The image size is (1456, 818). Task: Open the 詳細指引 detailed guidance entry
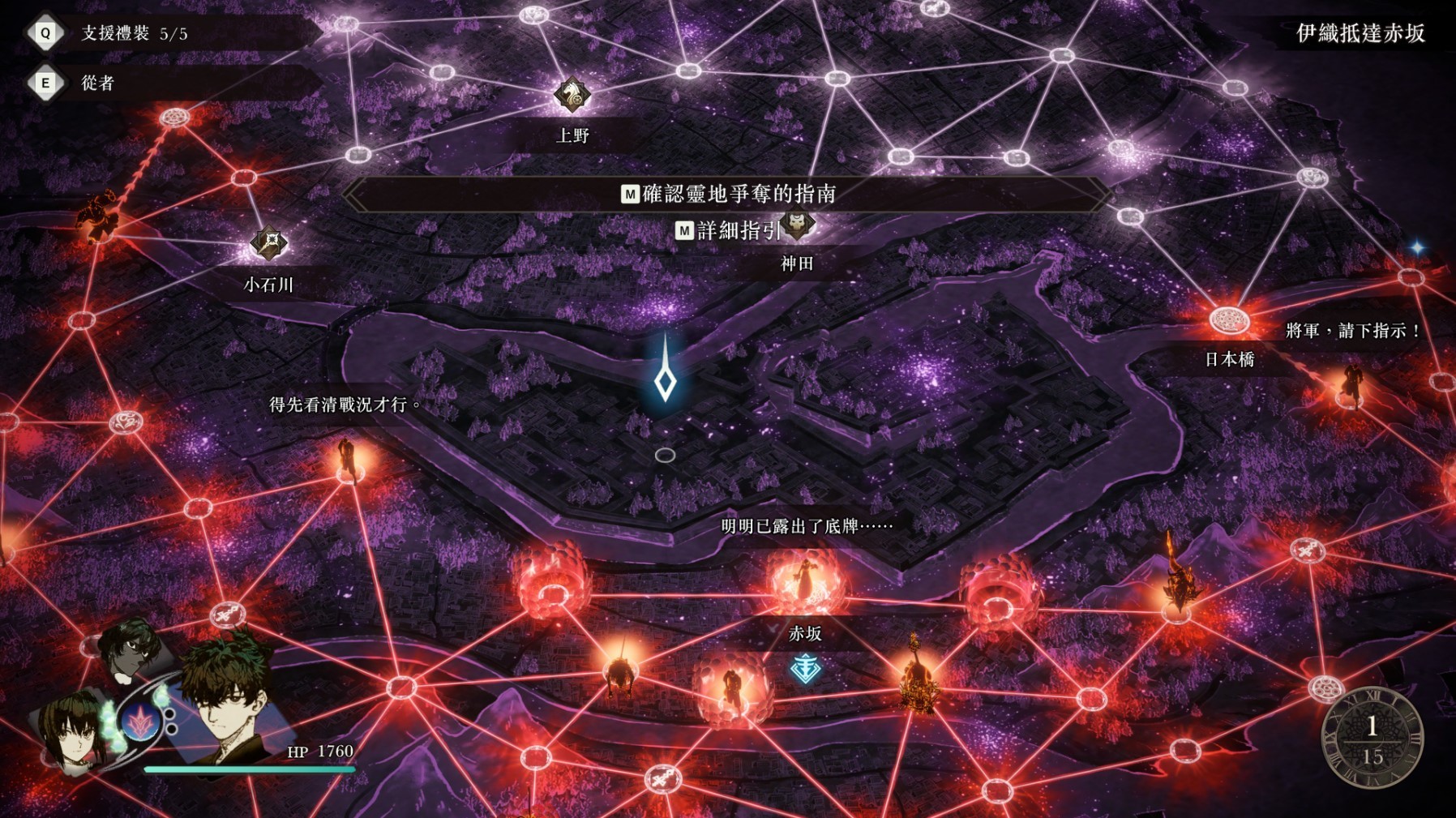[732, 232]
